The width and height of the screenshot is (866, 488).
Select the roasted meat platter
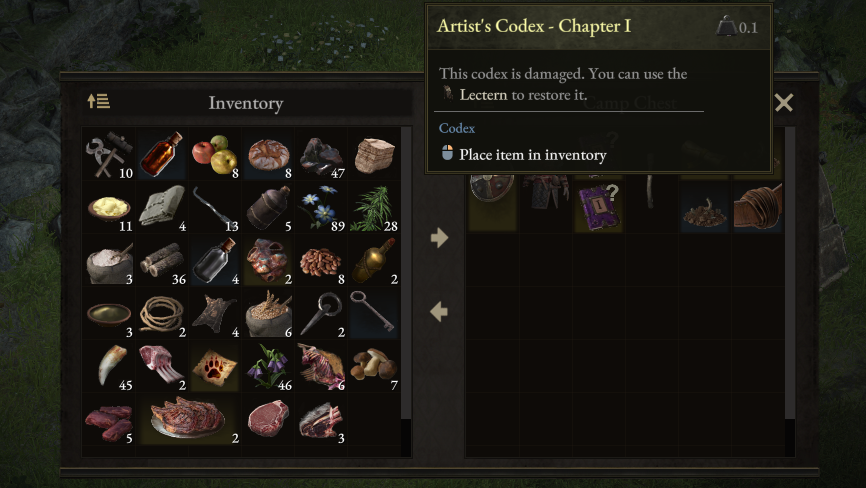point(188,418)
